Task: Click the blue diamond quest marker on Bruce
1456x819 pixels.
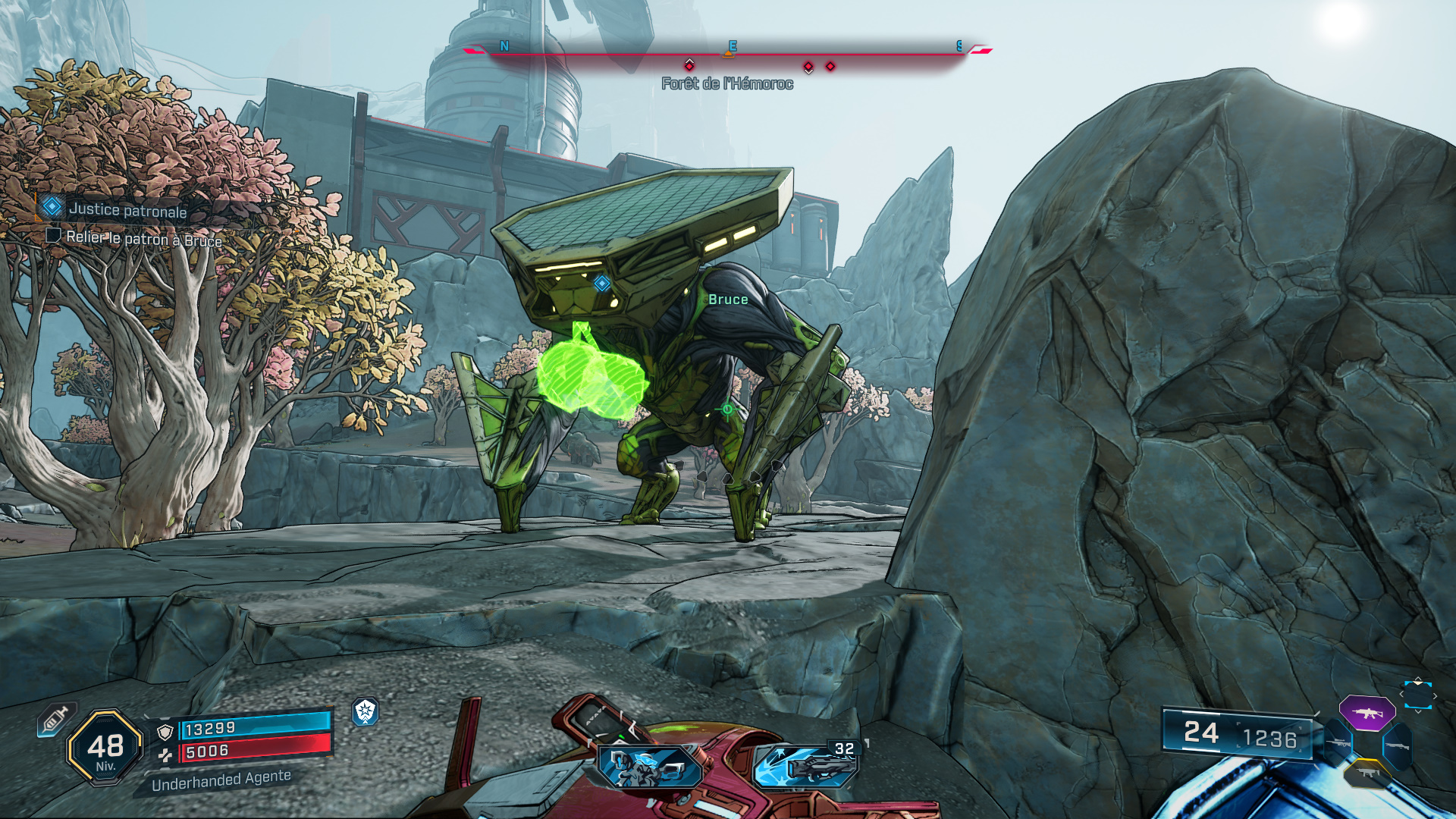Action: (x=602, y=284)
